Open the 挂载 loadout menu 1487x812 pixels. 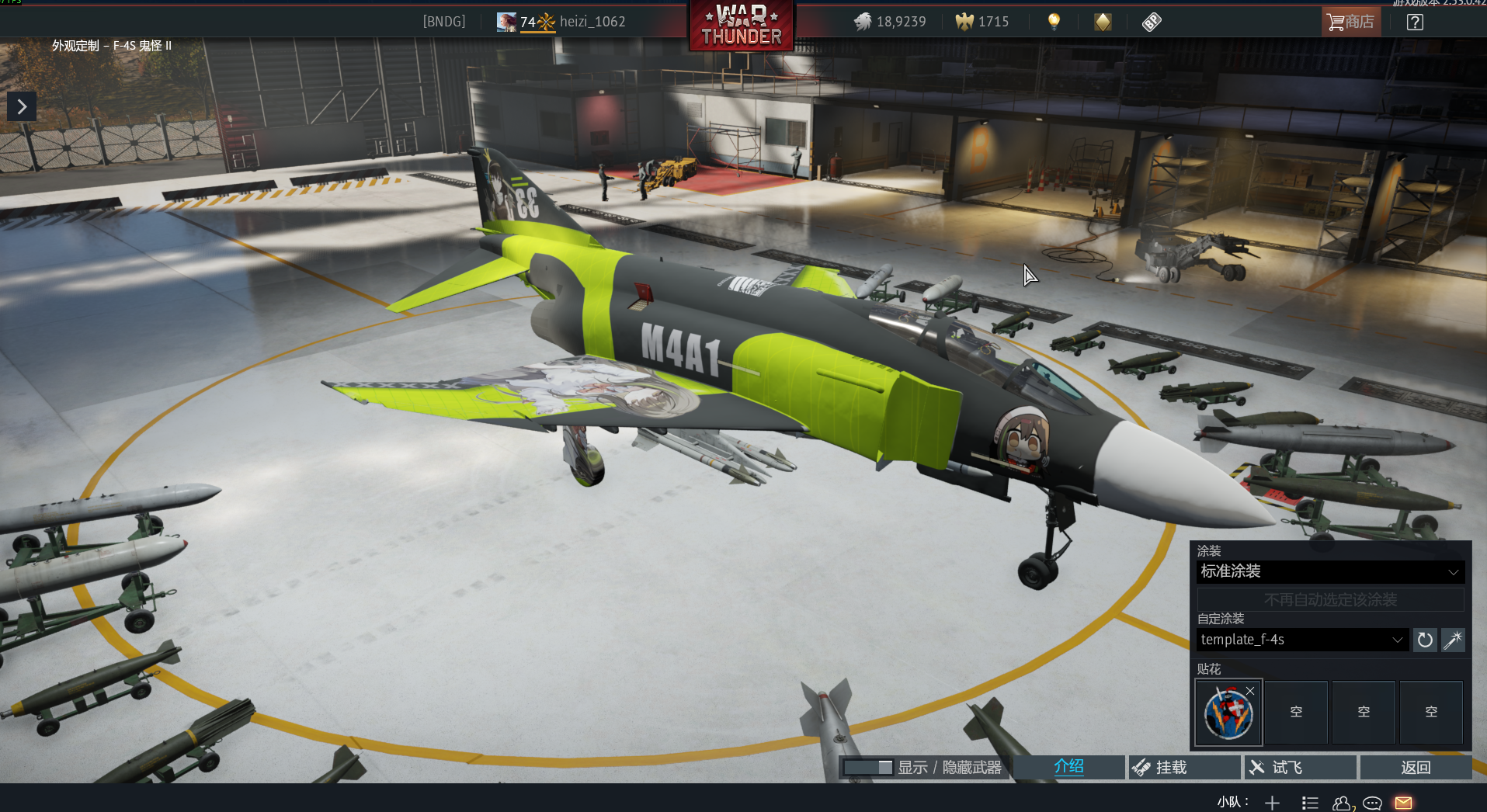(1183, 767)
